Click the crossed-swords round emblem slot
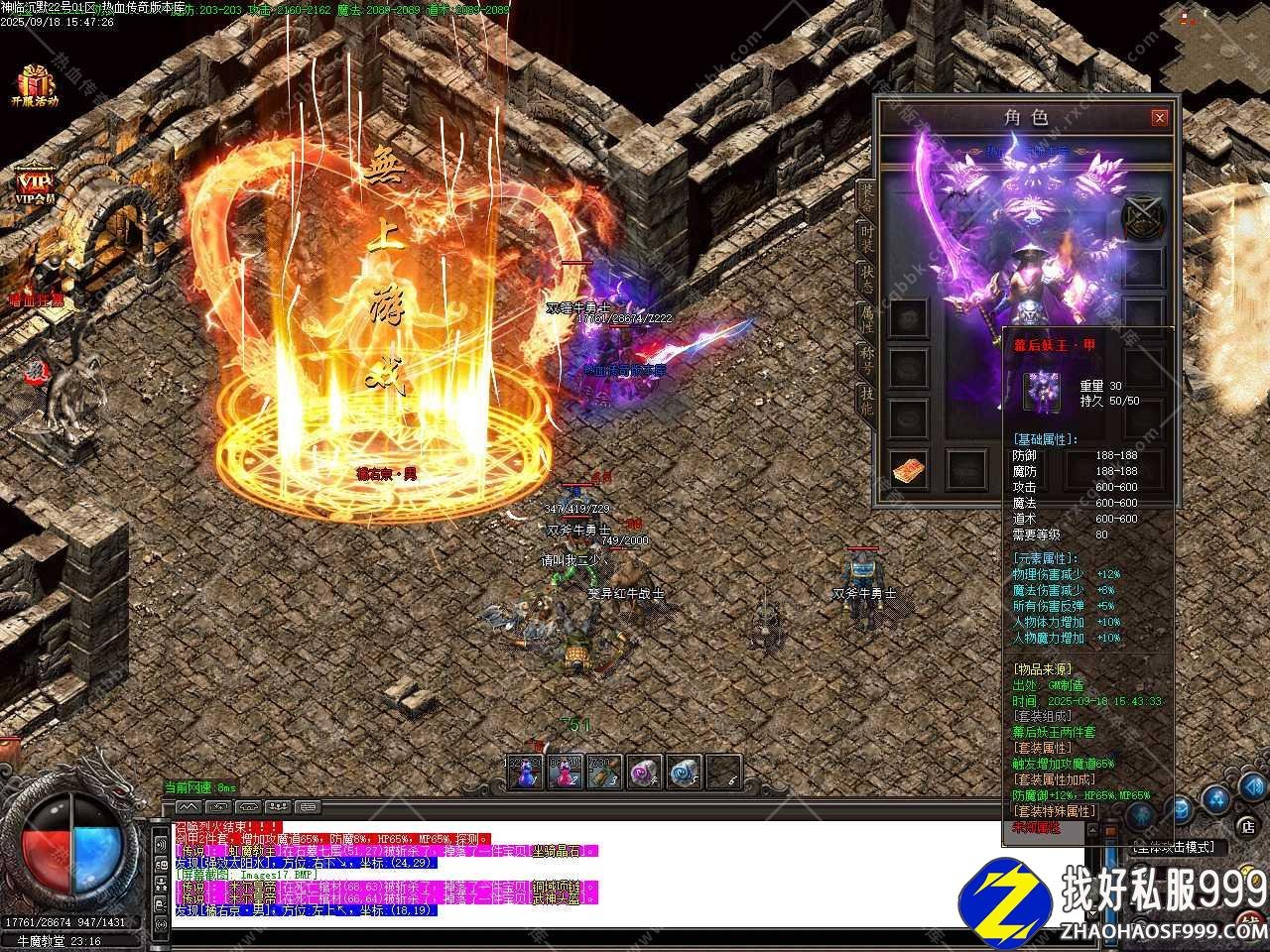 (1141, 218)
